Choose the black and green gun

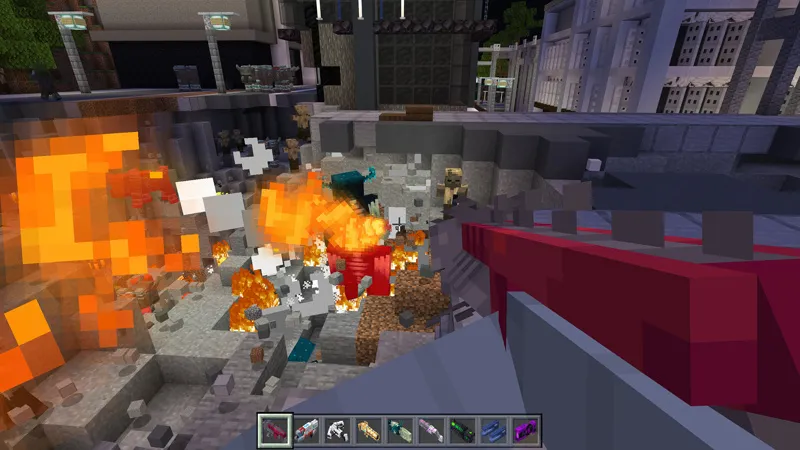tap(462, 431)
